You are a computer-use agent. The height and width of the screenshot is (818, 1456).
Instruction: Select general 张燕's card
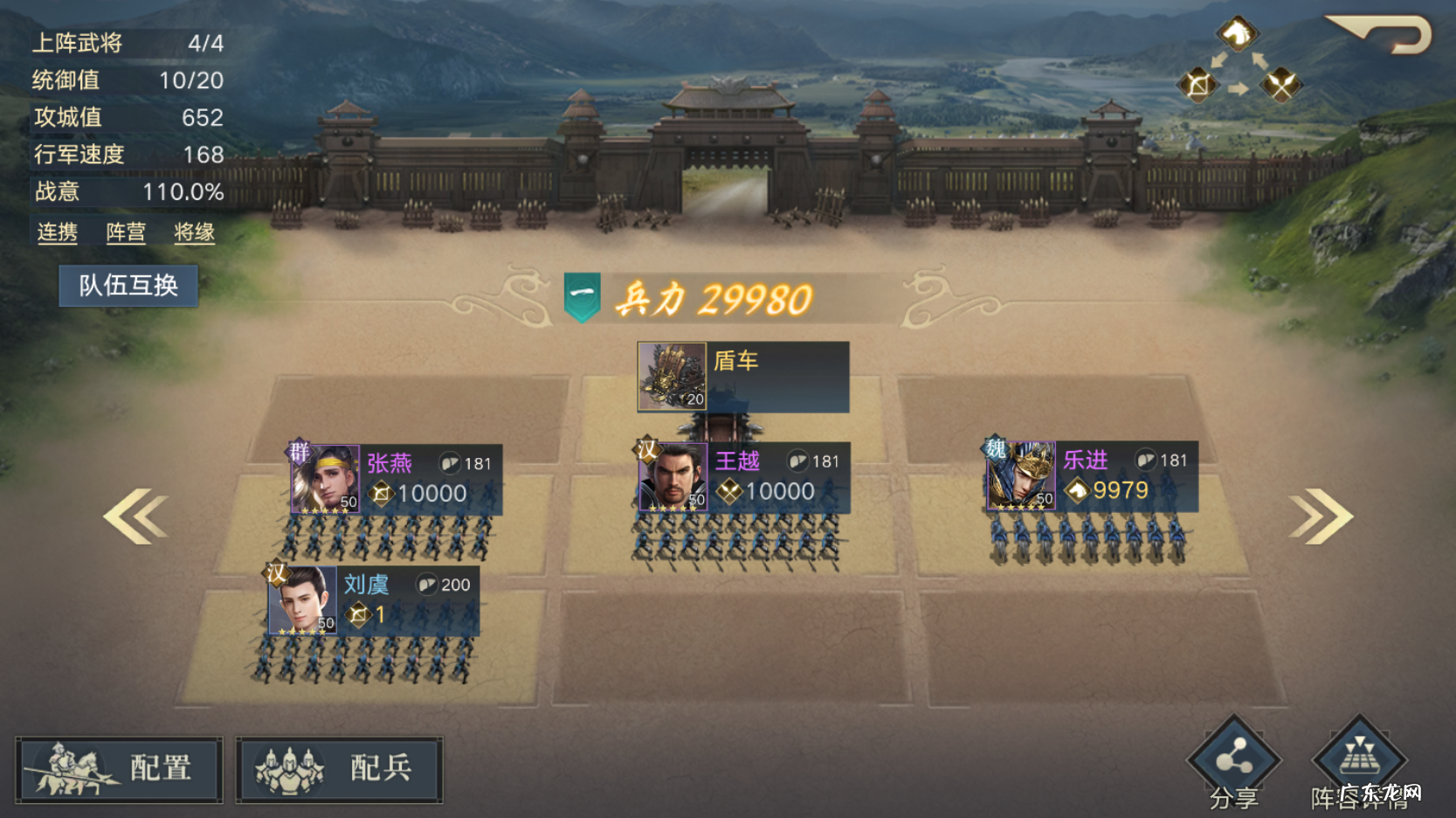click(397, 479)
